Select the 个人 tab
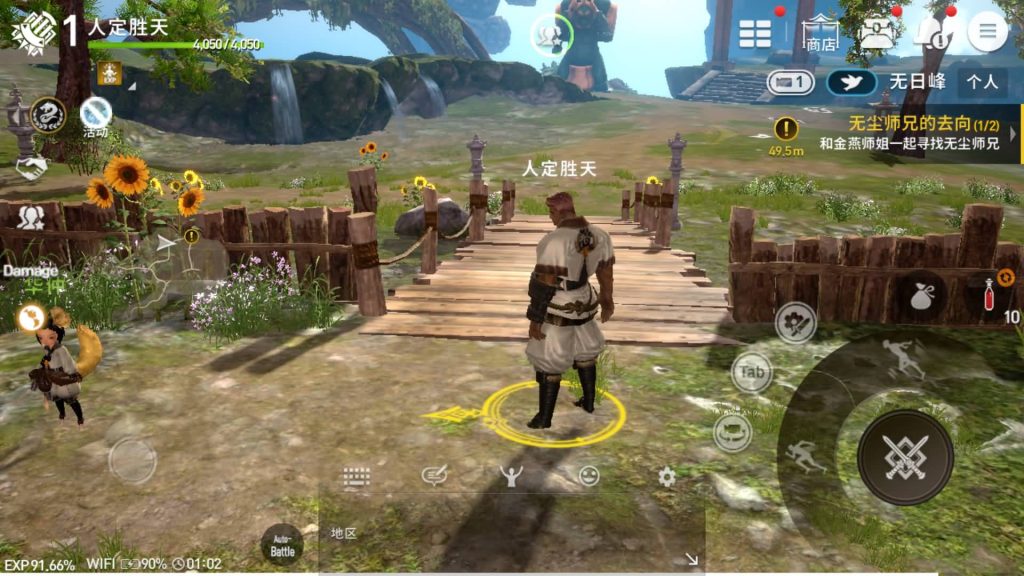The height and width of the screenshot is (576, 1024). tap(984, 82)
